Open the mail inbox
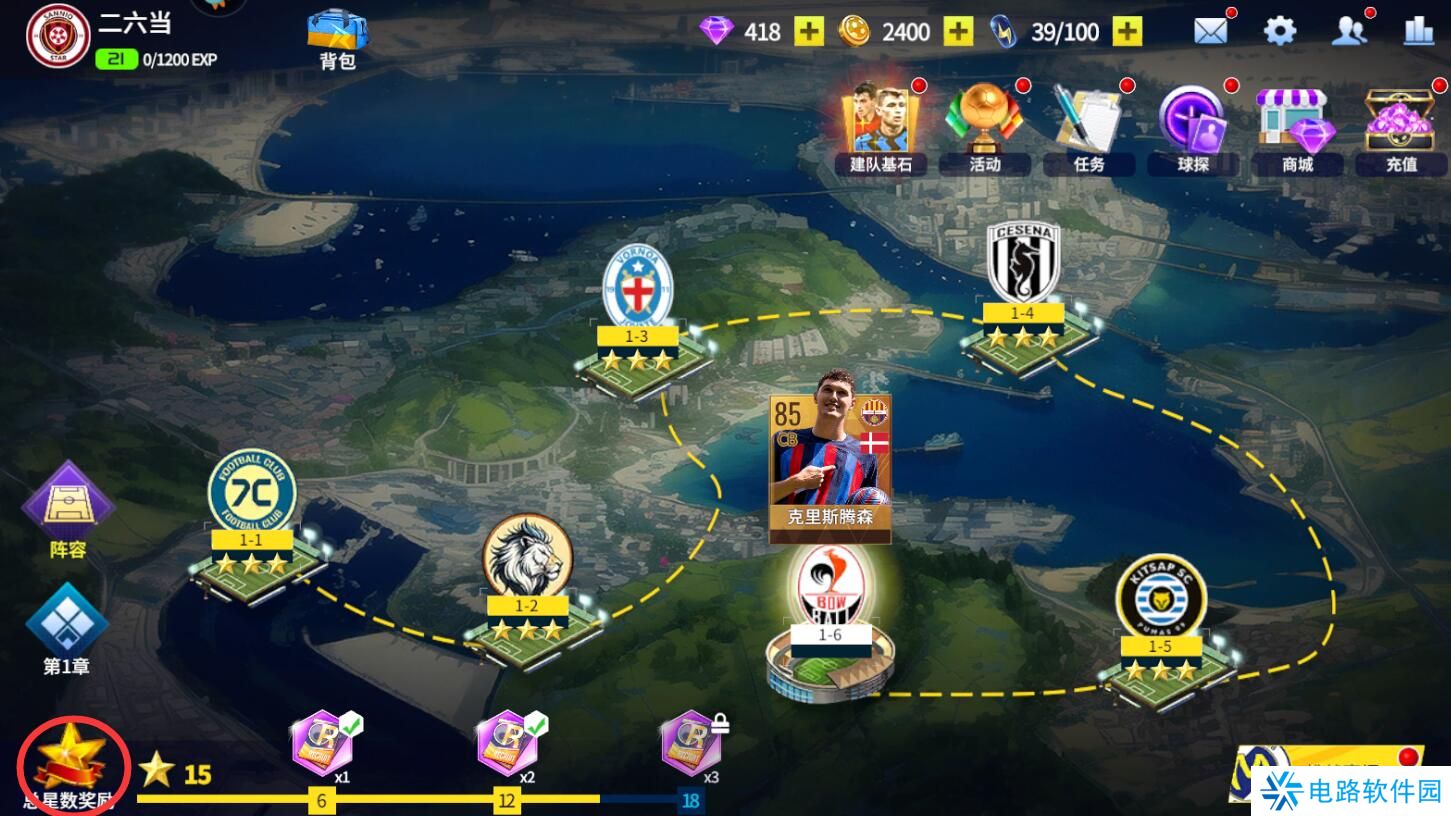This screenshot has height=816, width=1451. (x=1210, y=31)
